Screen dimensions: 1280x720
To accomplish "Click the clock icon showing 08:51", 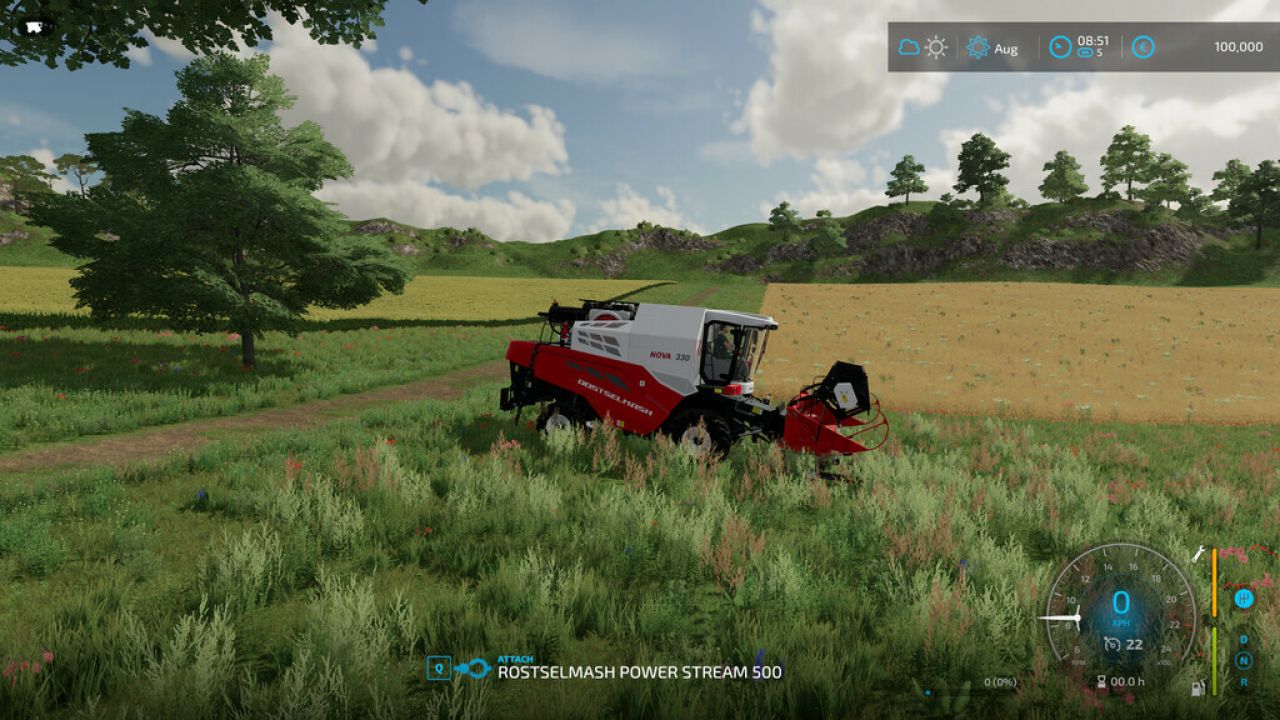I will 1060,47.
